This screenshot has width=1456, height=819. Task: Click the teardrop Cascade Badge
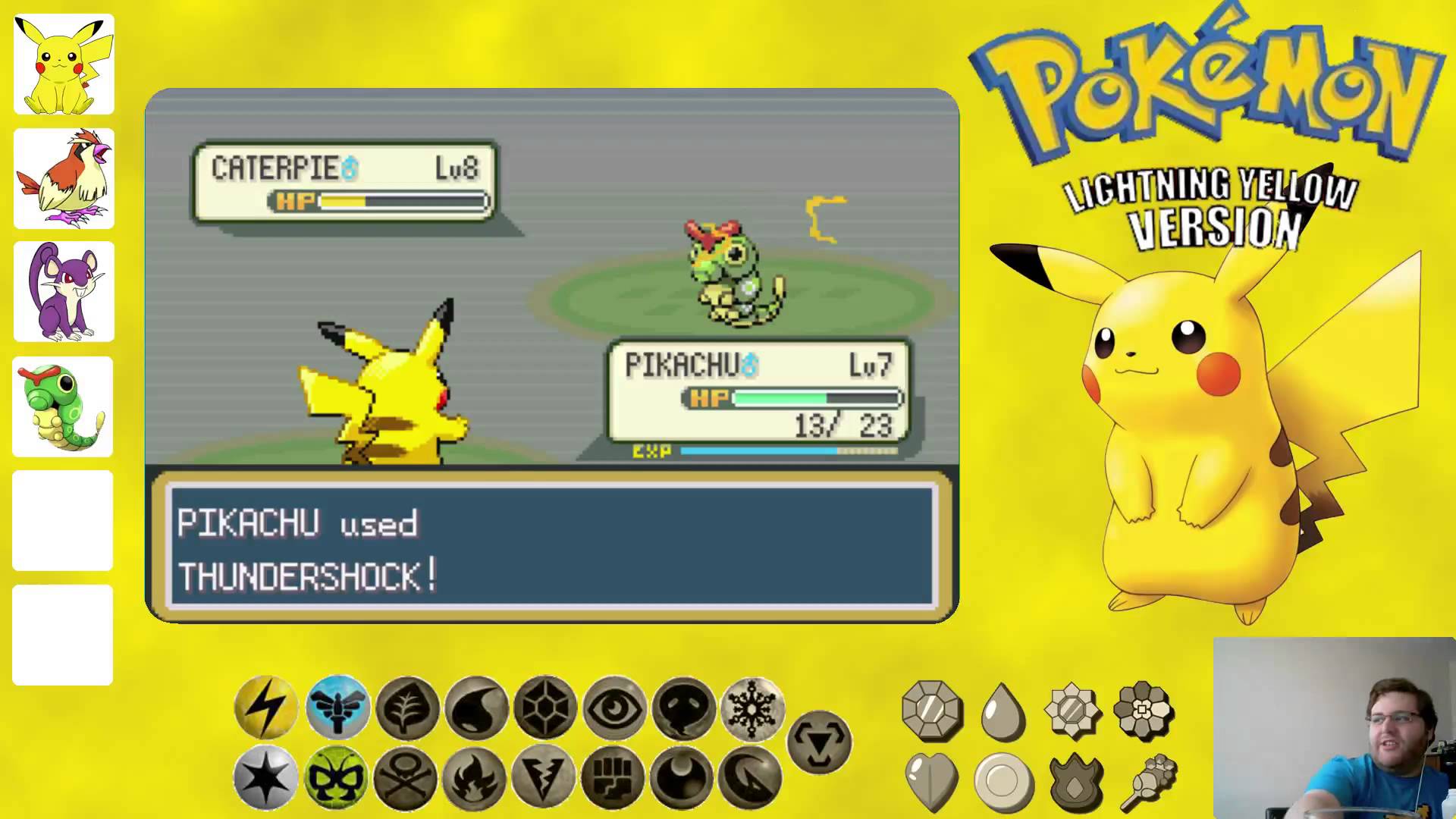[x=1003, y=711]
